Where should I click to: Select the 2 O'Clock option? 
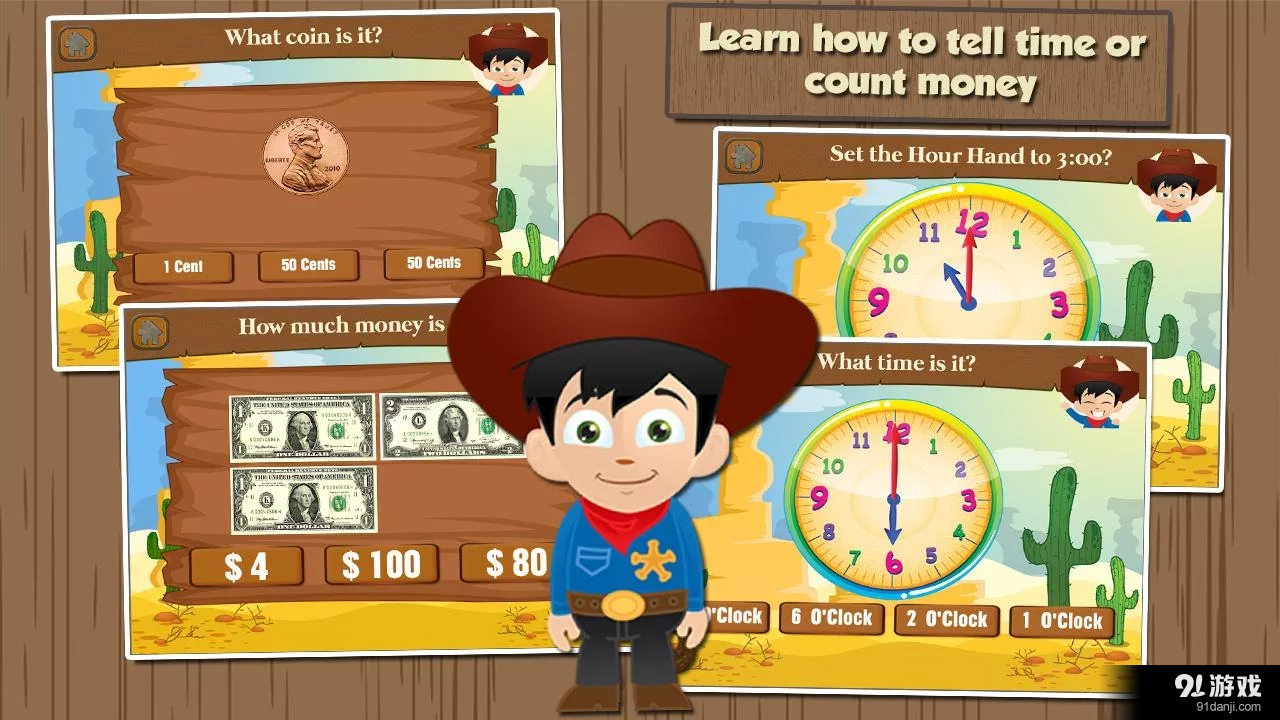tap(946, 620)
